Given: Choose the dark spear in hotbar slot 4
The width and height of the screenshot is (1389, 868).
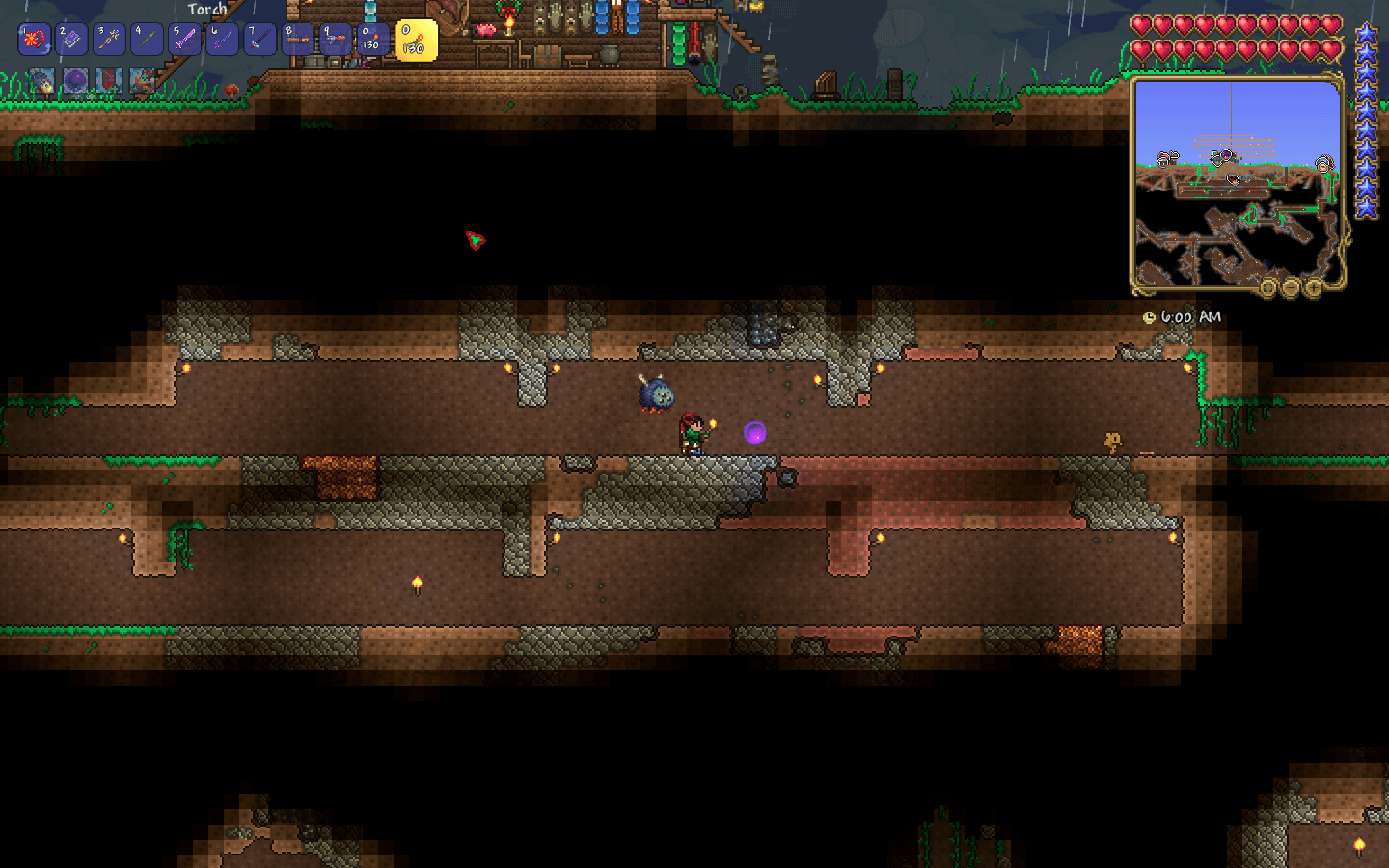Looking at the screenshot, I should click(147, 40).
